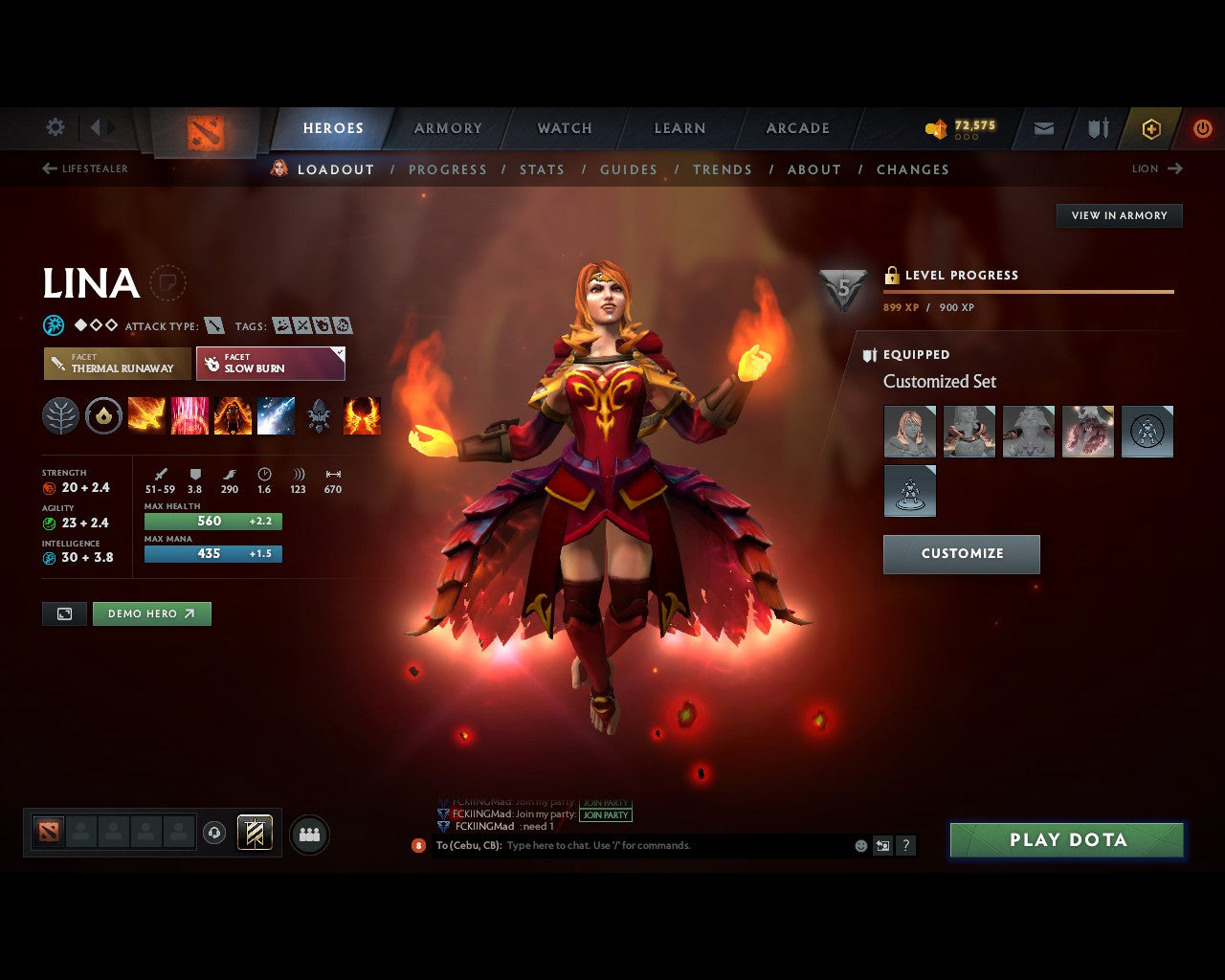Screen dimensions: 1225x980
Task: Click the Laguna Blade ability icon
Action: (x=277, y=413)
